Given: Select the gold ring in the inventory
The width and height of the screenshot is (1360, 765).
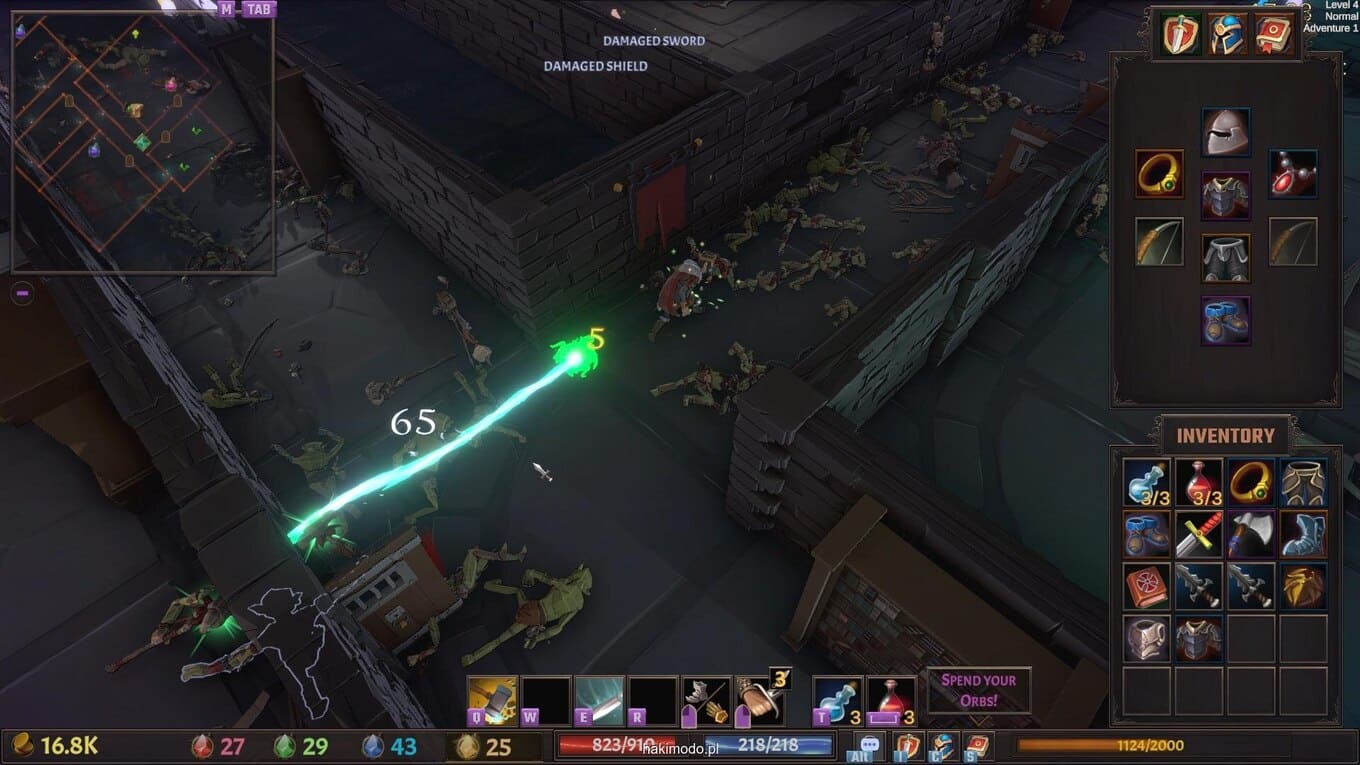Looking at the screenshot, I should [1251, 482].
